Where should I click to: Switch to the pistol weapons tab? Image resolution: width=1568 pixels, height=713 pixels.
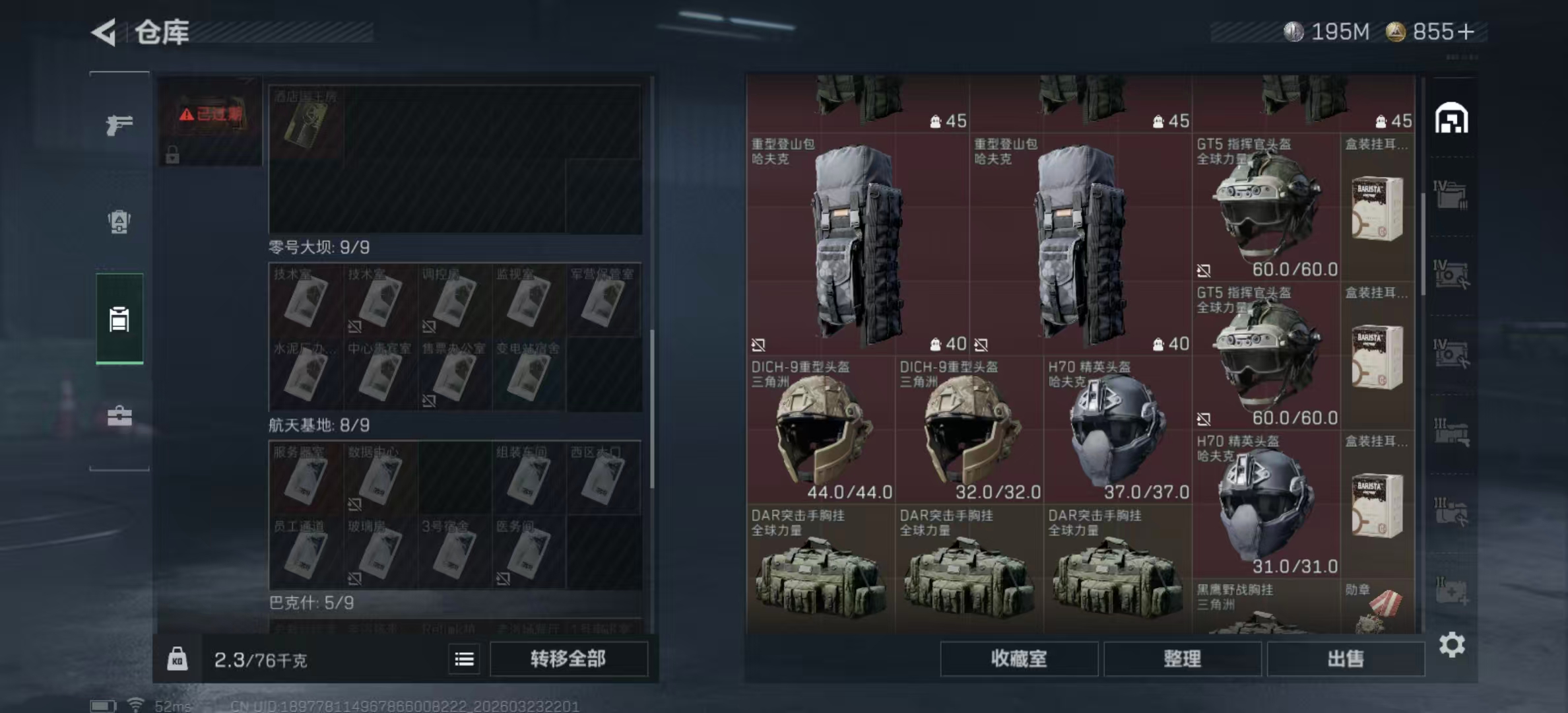tap(119, 125)
